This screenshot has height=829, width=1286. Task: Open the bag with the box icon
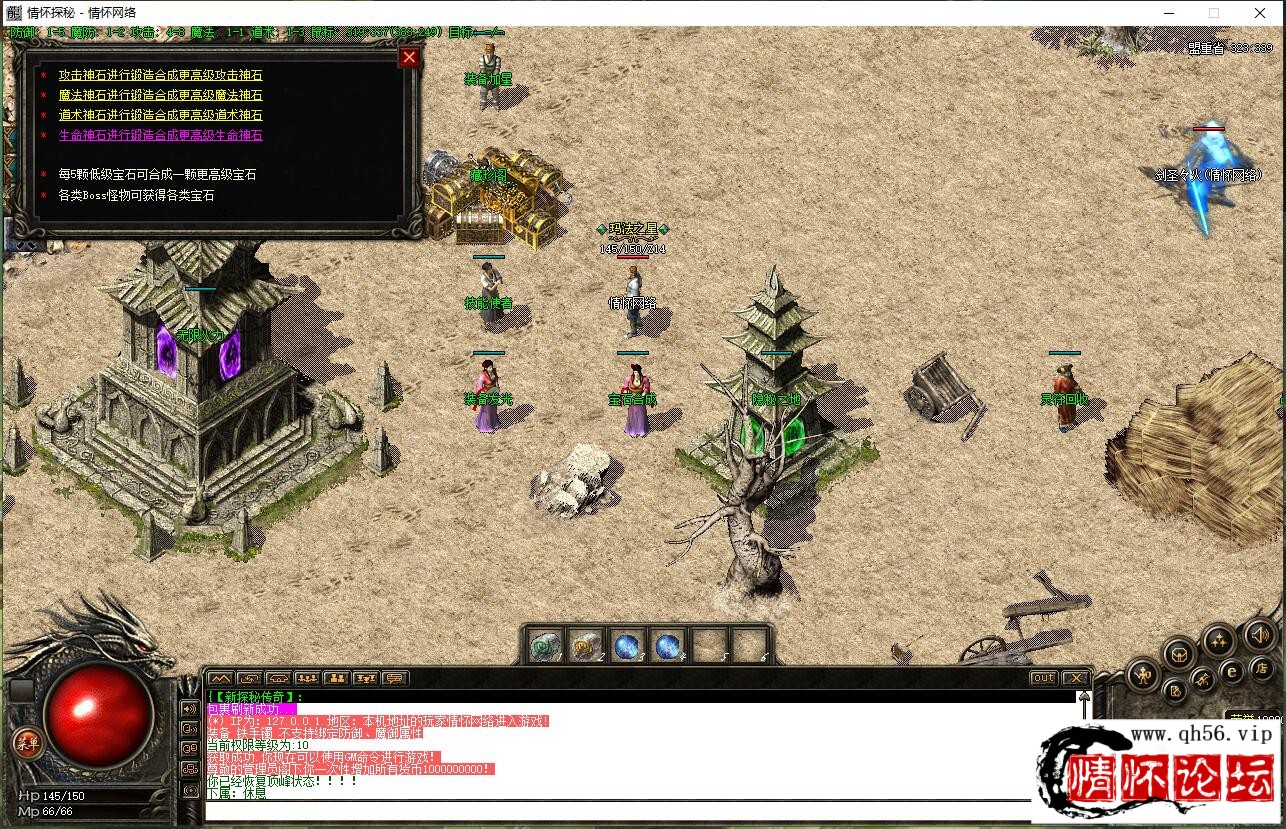pyautogui.click(x=1180, y=653)
